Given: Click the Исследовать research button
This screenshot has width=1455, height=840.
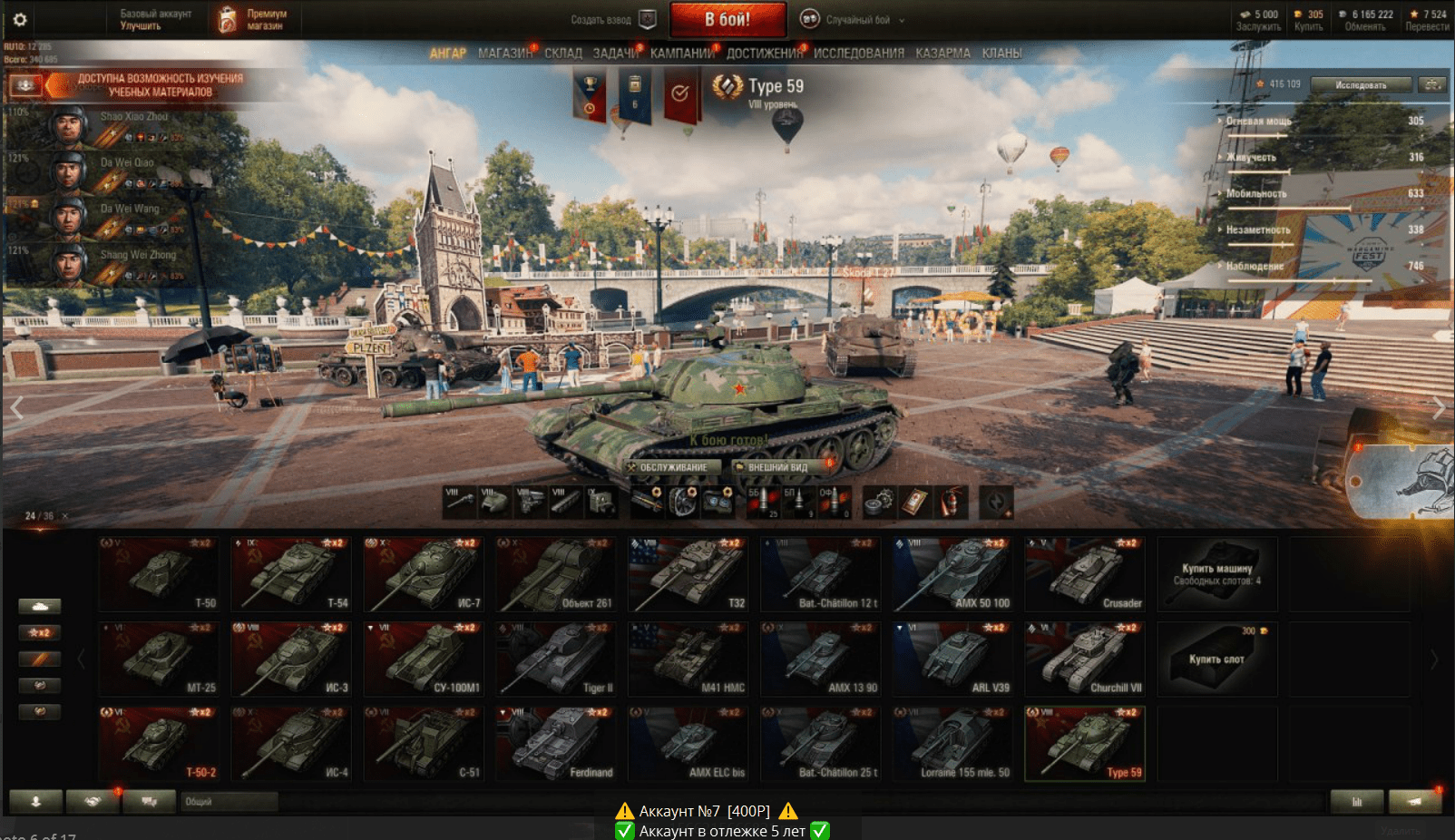Looking at the screenshot, I should pyautogui.click(x=1361, y=84).
